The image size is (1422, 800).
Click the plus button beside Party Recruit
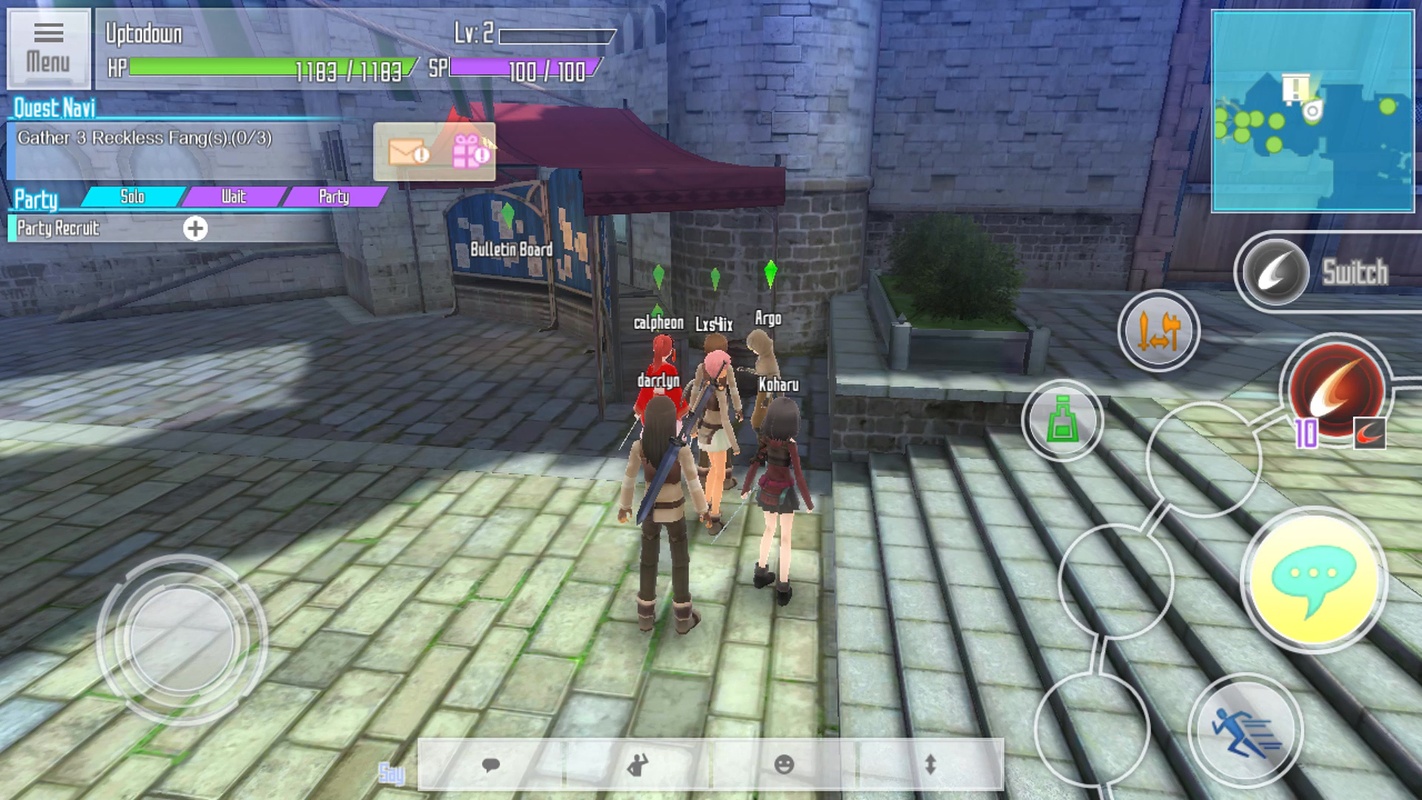195,229
